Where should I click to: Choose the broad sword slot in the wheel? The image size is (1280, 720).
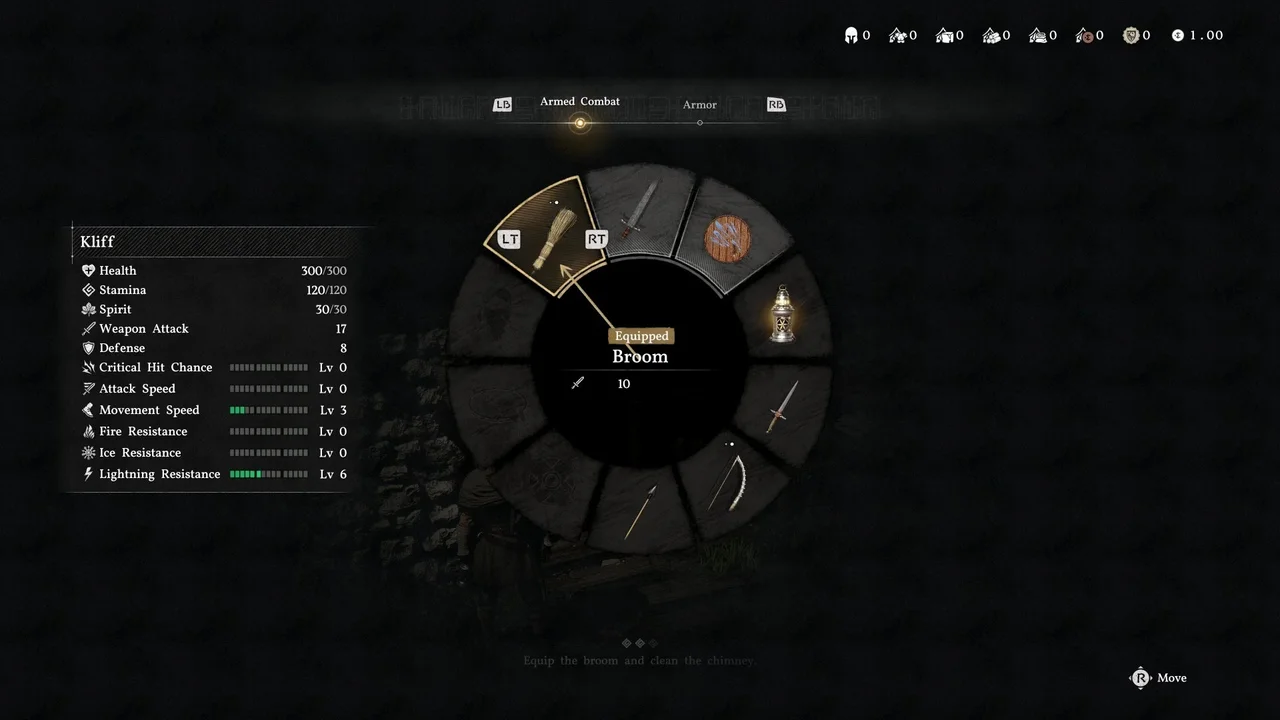[637, 208]
